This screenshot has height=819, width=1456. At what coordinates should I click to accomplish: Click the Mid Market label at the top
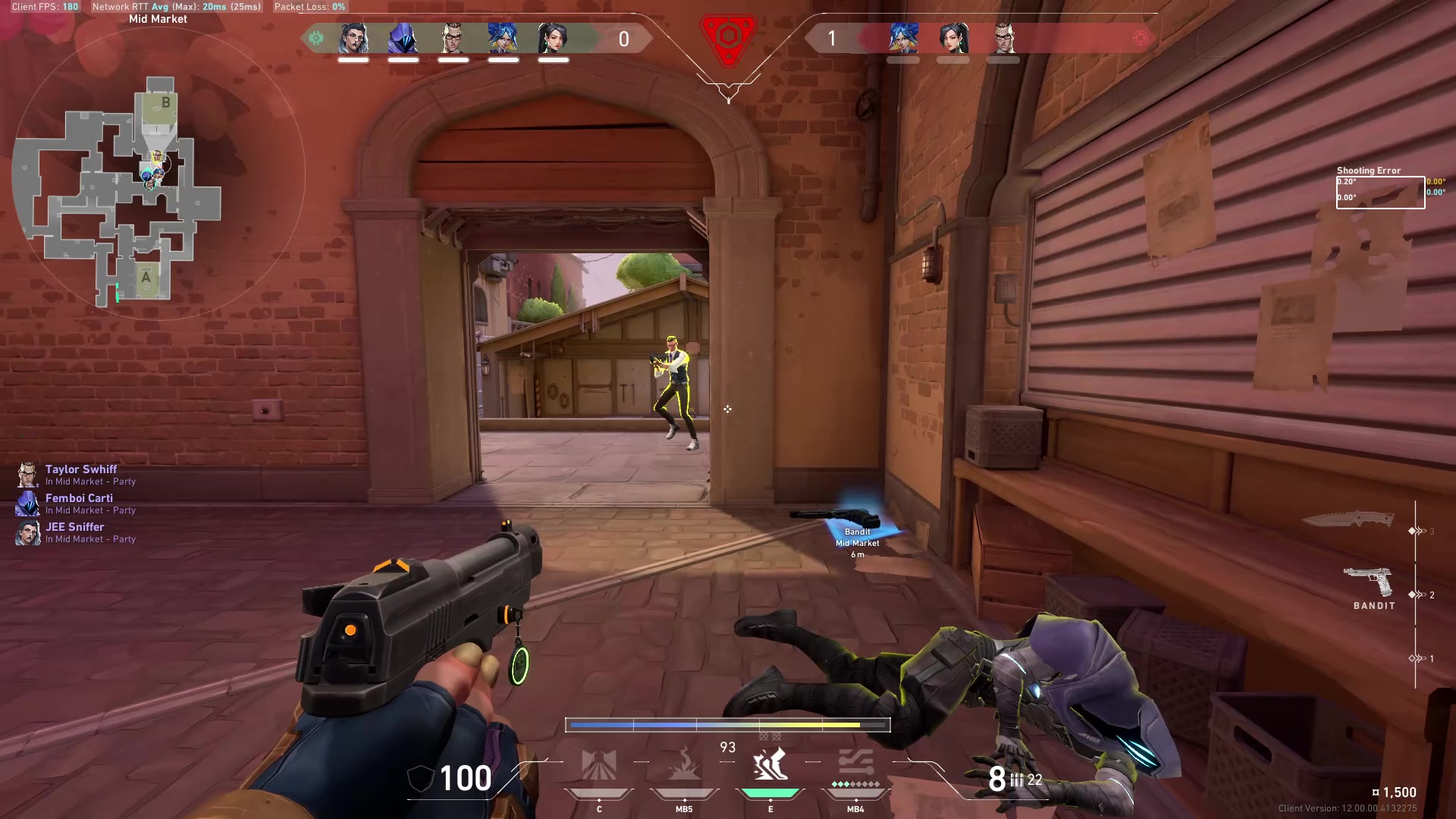(x=158, y=18)
